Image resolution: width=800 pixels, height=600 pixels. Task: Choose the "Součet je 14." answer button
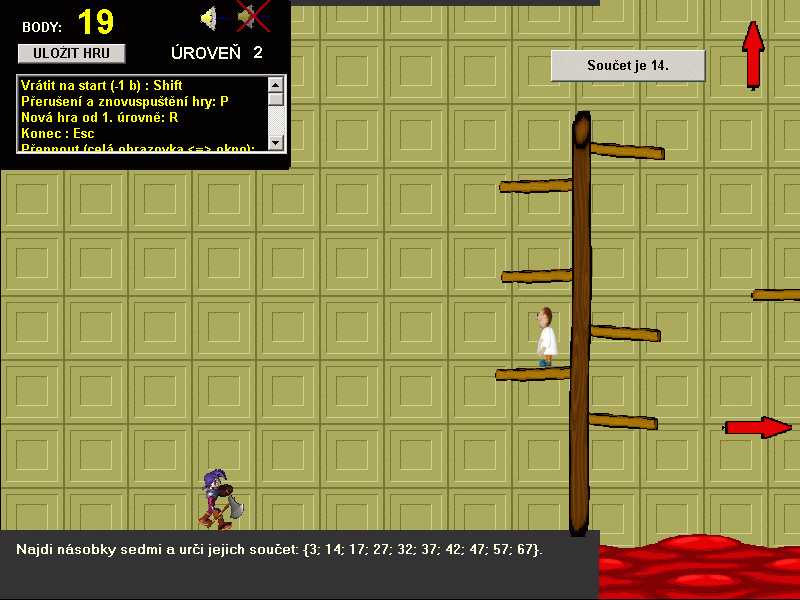[x=628, y=66]
